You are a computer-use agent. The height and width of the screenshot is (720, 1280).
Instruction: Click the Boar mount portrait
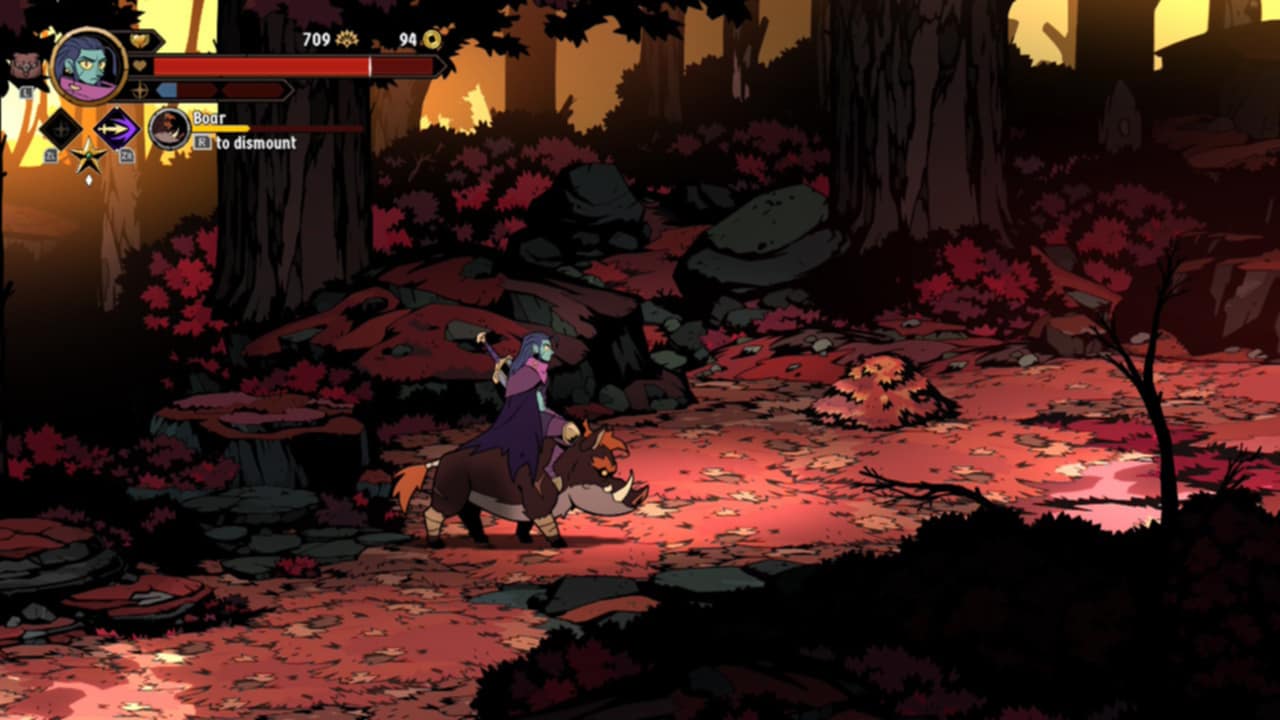[x=169, y=129]
